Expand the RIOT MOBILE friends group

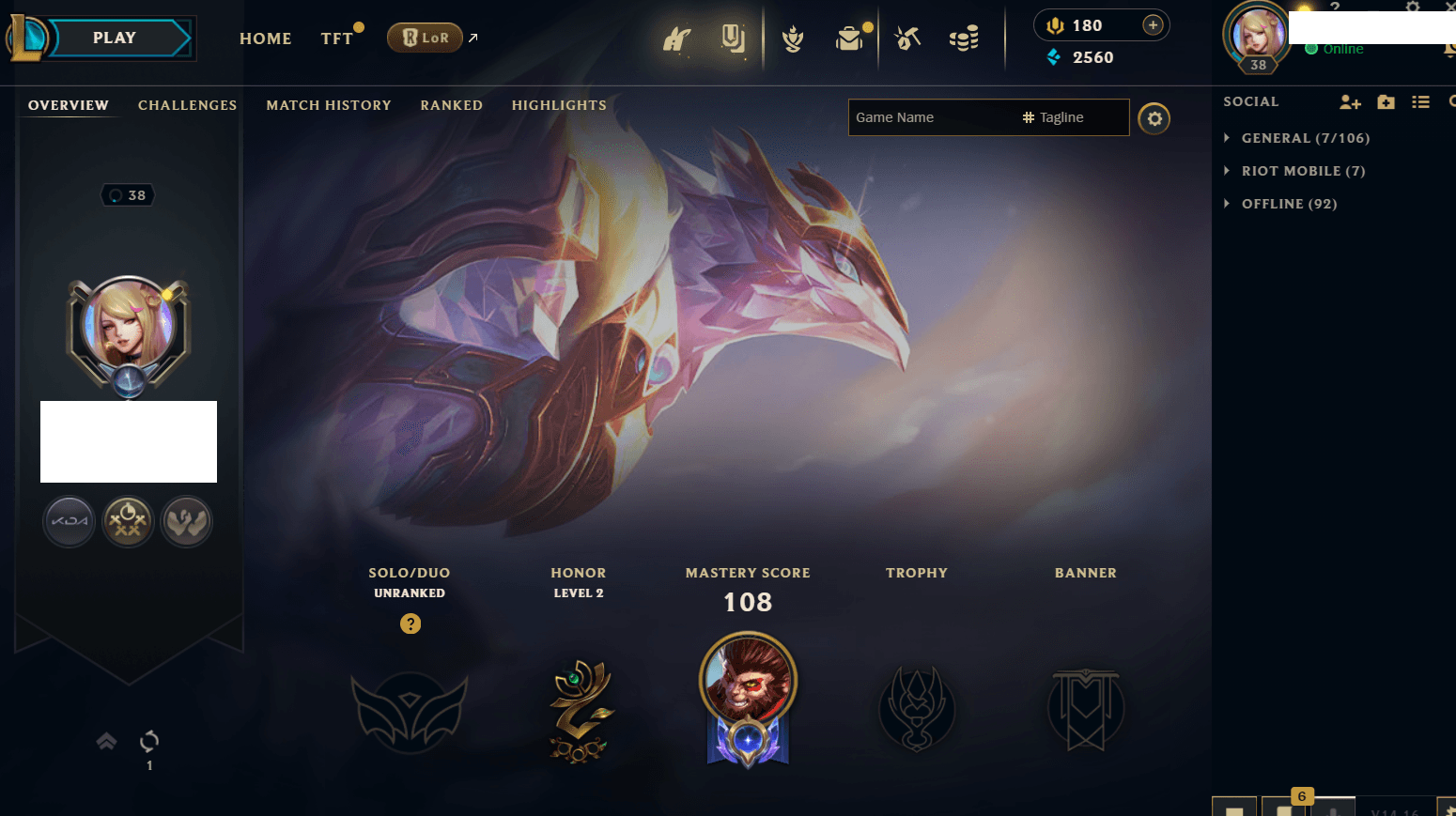(x=1303, y=171)
